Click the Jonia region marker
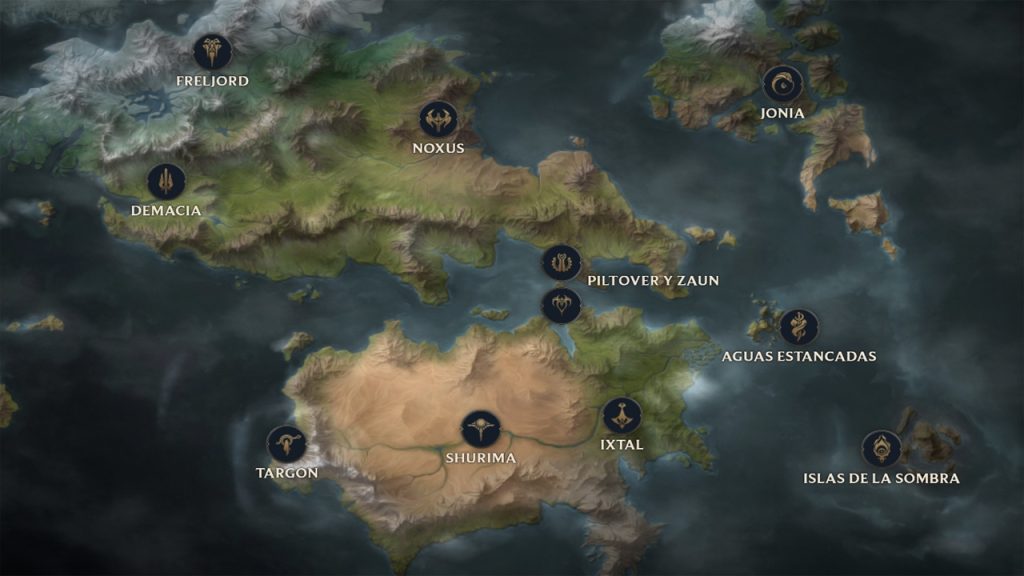 782,84
